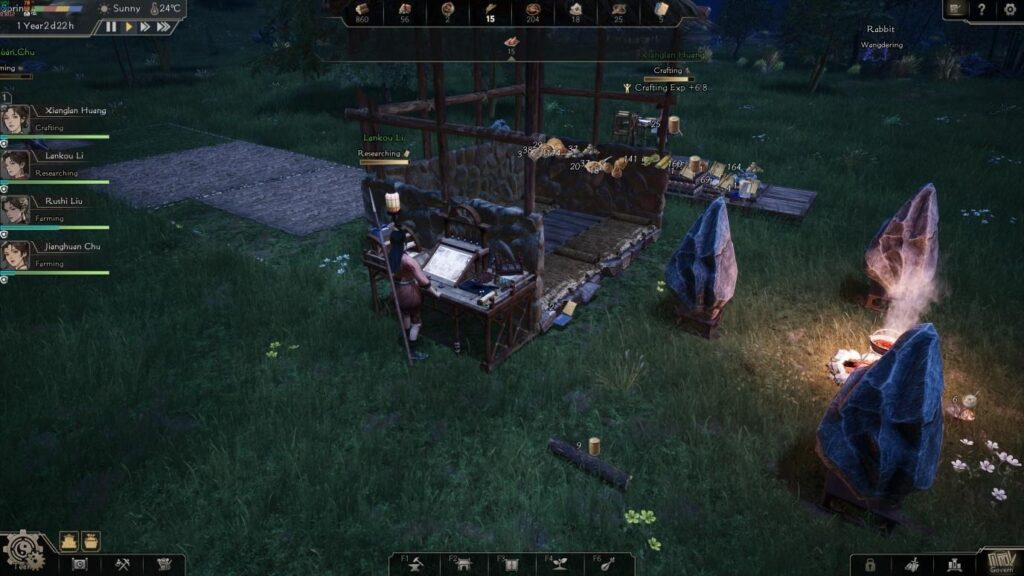Select villager Lankou Li's portrait
The width and height of the screenshot is (1024, 576).
[x=14, y=164]
